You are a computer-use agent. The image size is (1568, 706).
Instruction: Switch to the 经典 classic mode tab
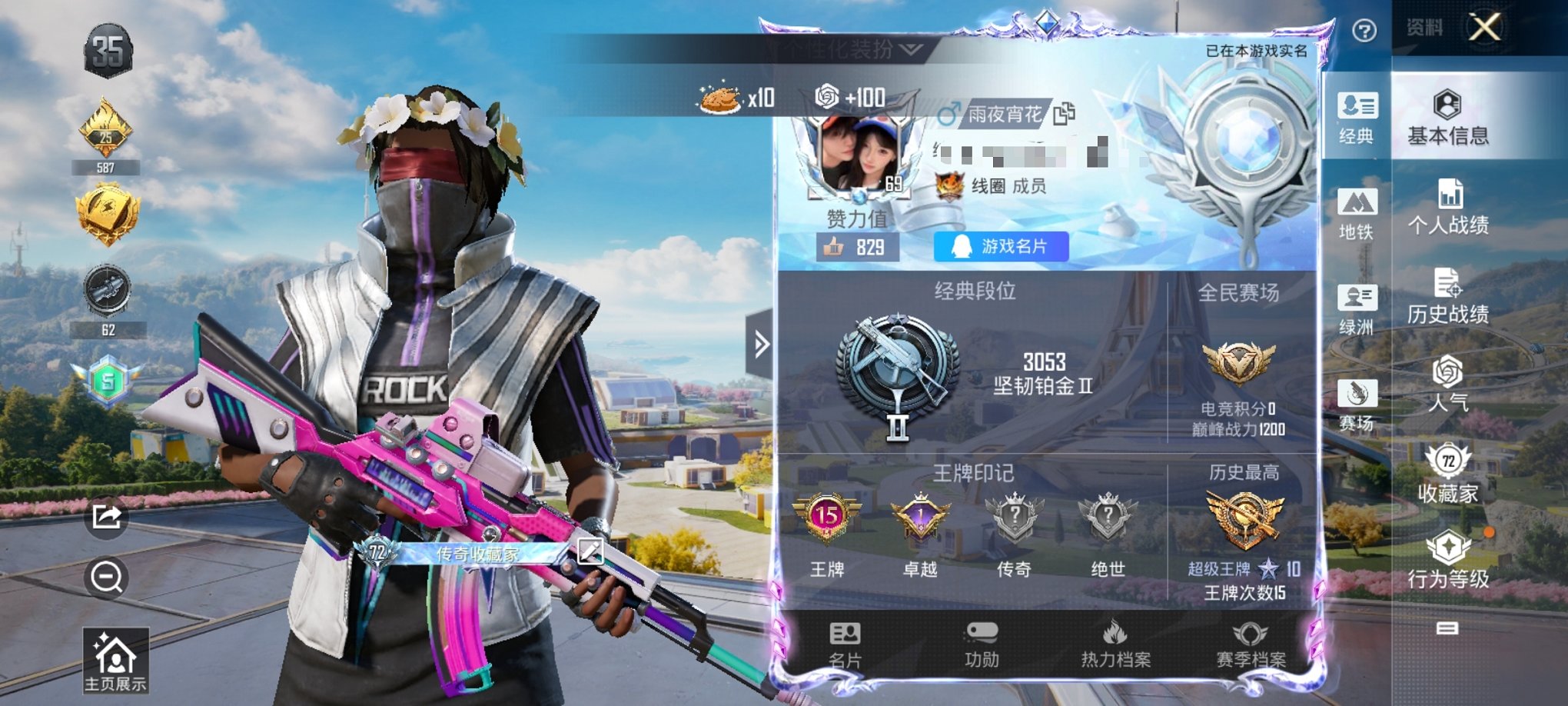(1357, 118)
